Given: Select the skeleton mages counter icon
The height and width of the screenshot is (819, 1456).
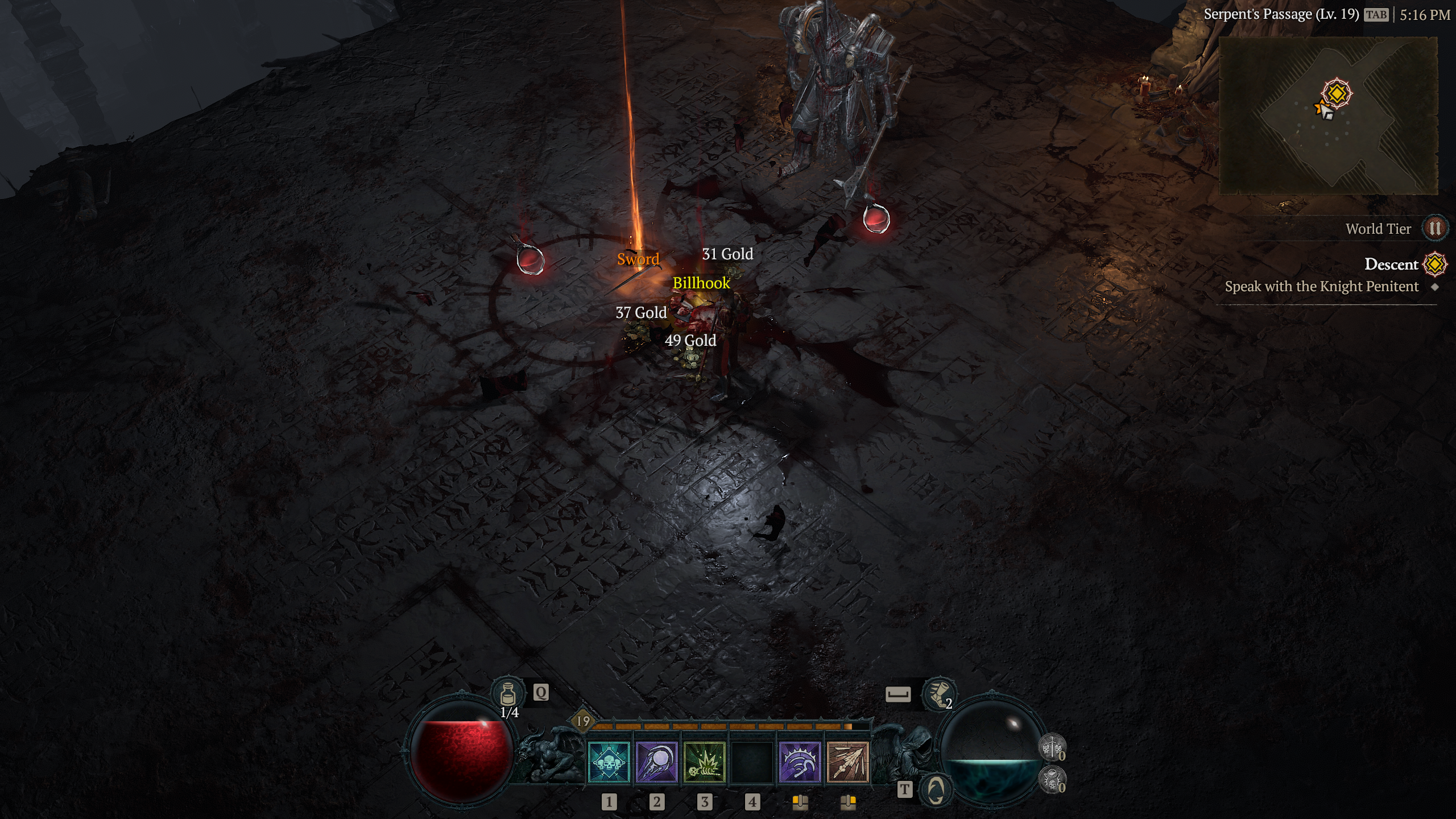Looking at the screenshot, I should coord(1052,779).
